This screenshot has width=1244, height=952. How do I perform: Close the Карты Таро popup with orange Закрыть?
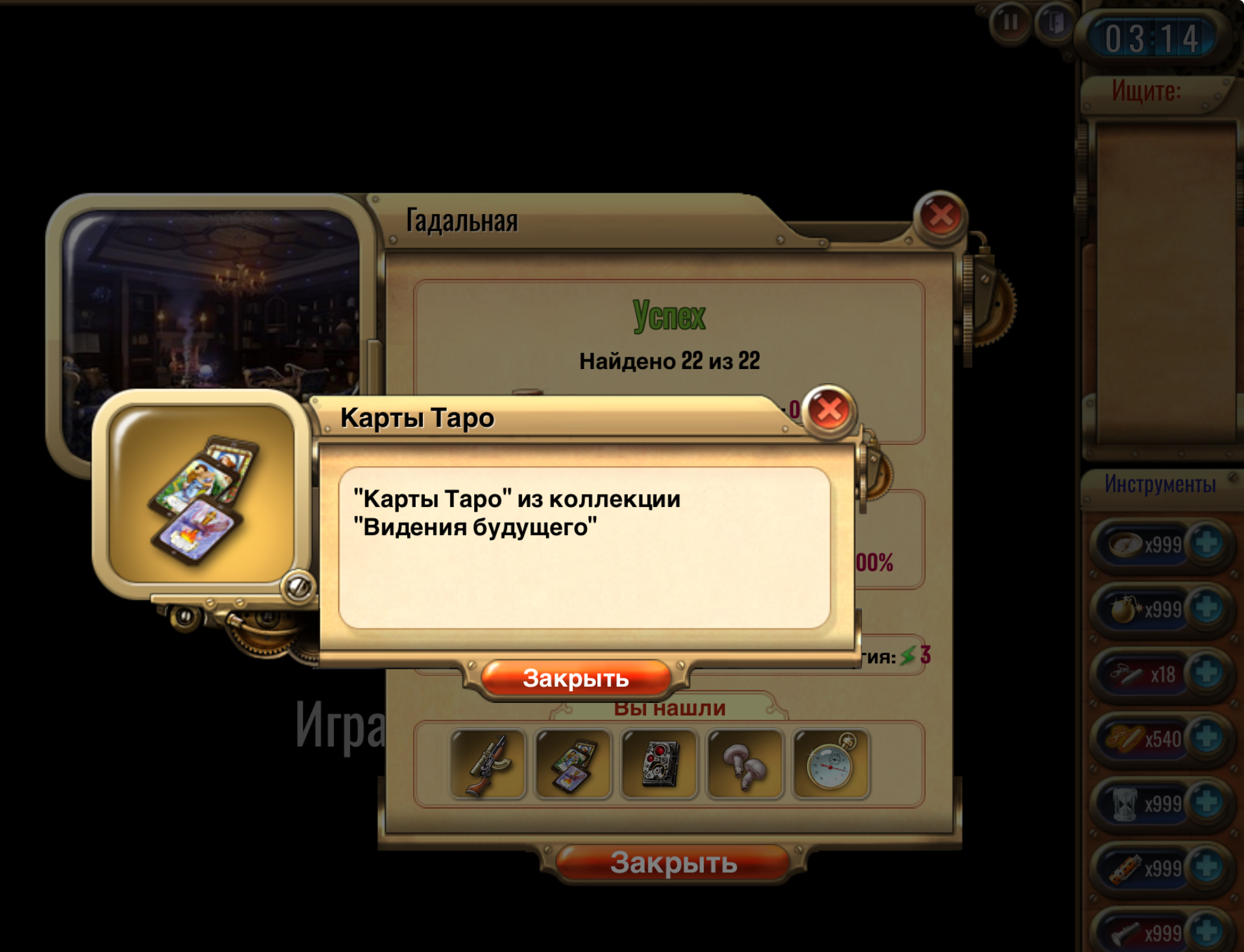point(575,678)
